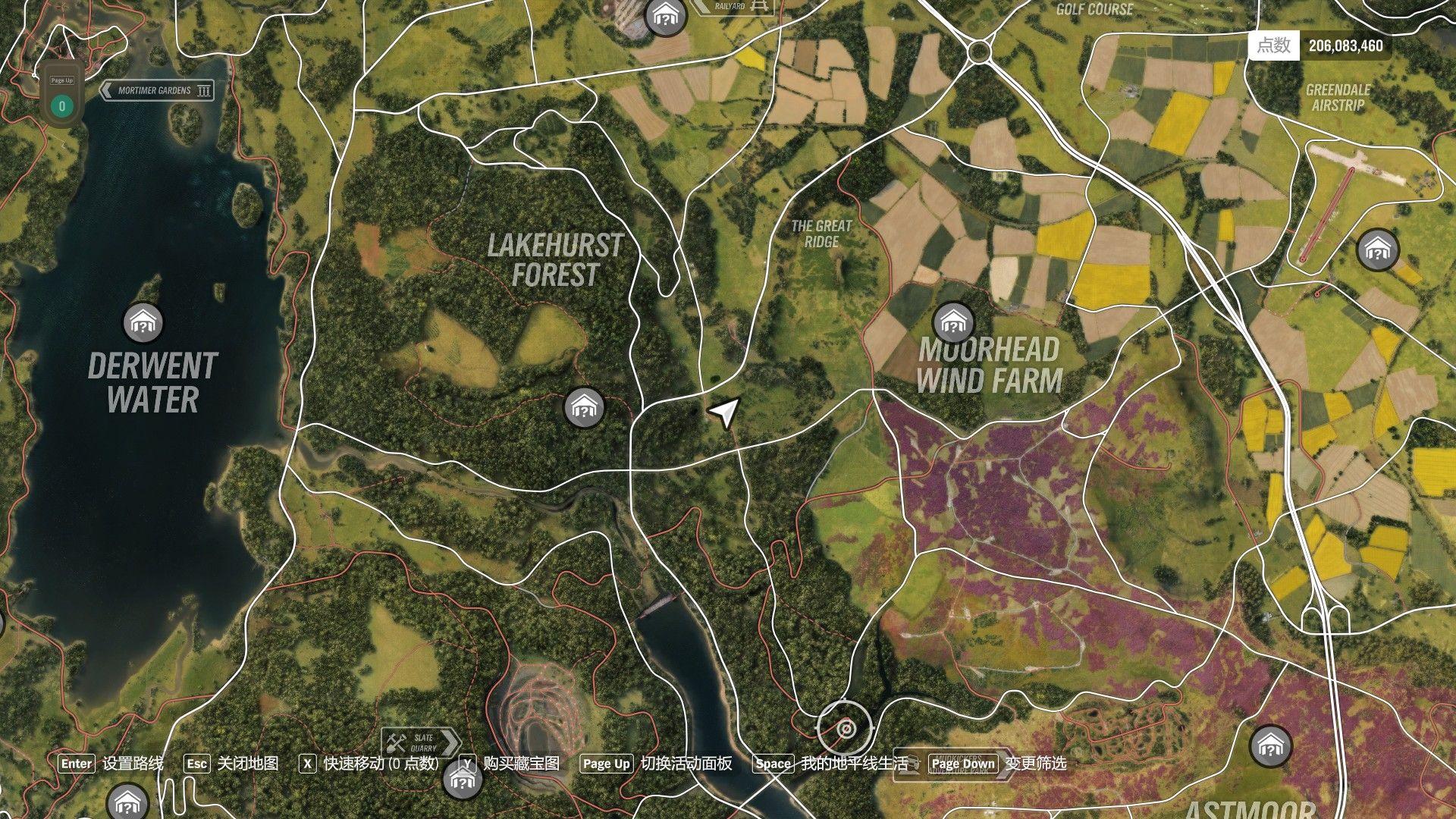Screen dimensions: 1456x819
Task: Select the circular target waypoint marker
Action: (x=846, y=730)
